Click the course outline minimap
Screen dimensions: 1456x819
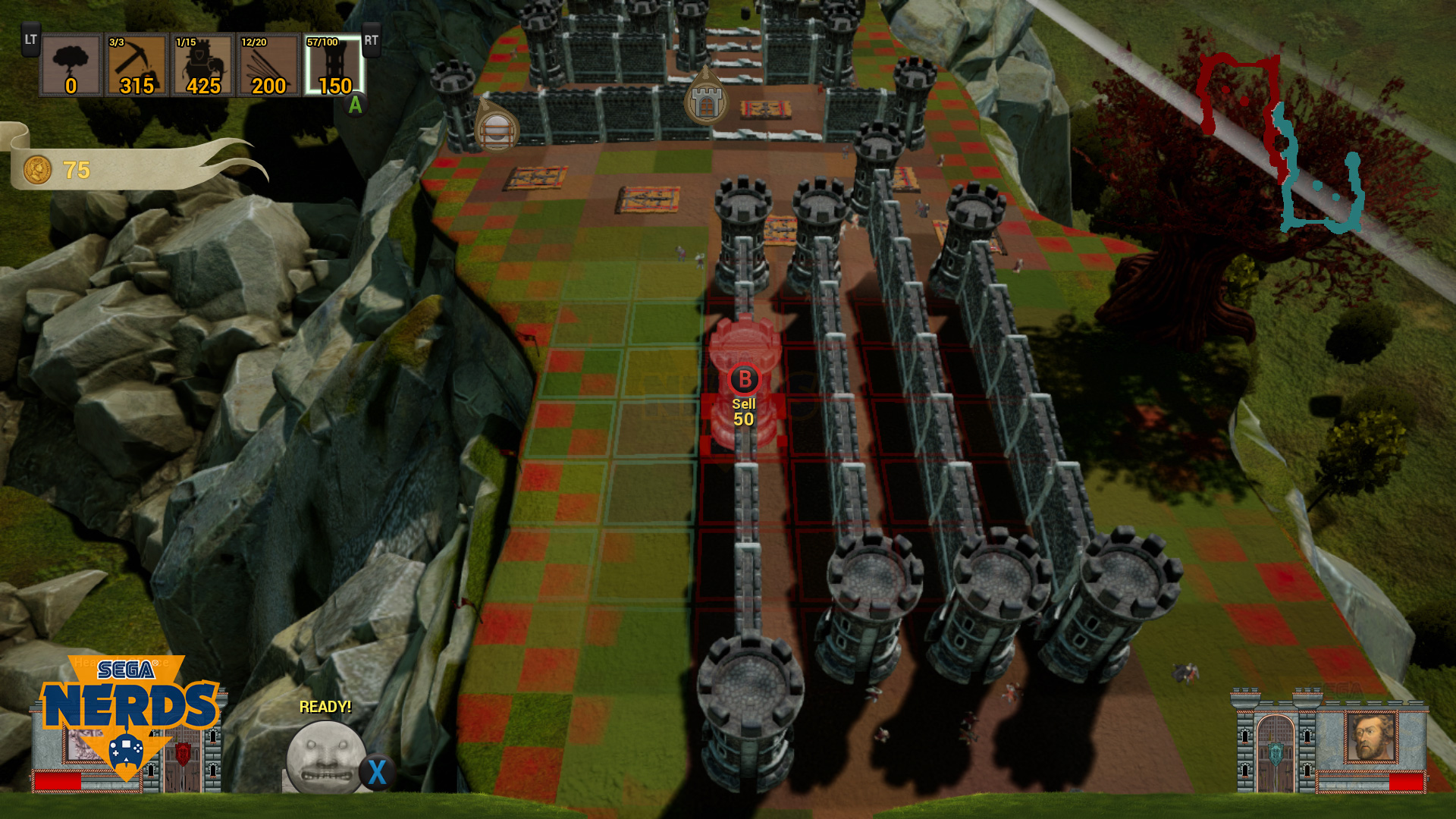1282,144
